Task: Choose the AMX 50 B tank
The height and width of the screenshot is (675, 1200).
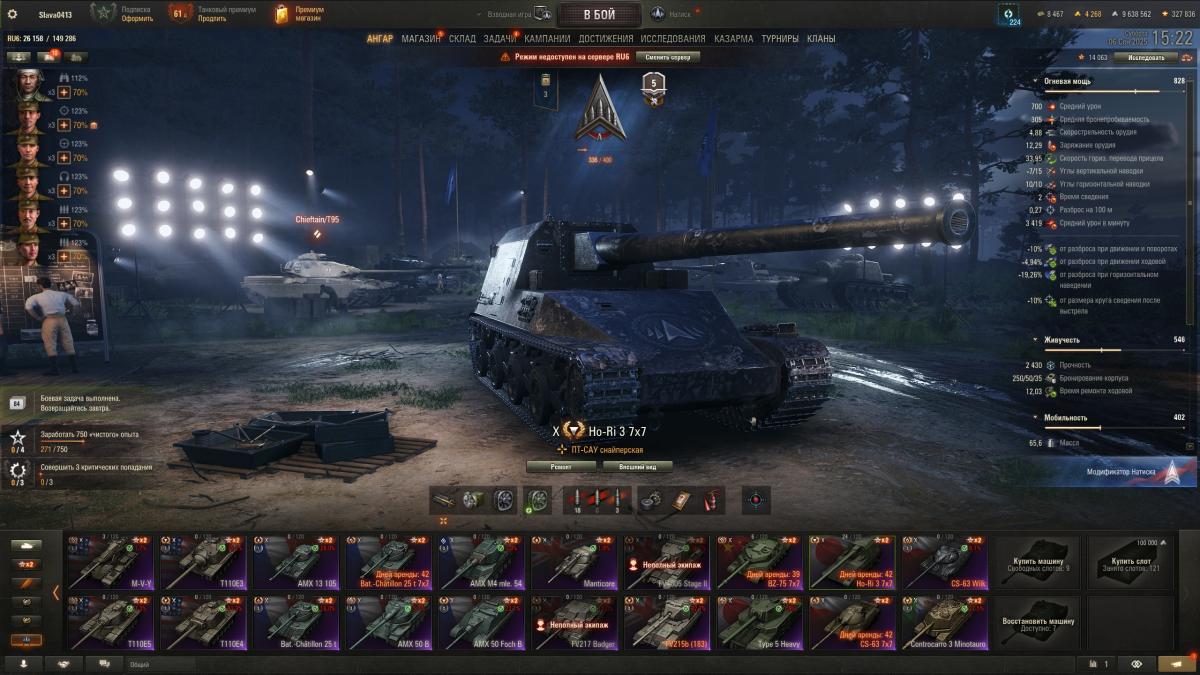Action: click(390, 622)
